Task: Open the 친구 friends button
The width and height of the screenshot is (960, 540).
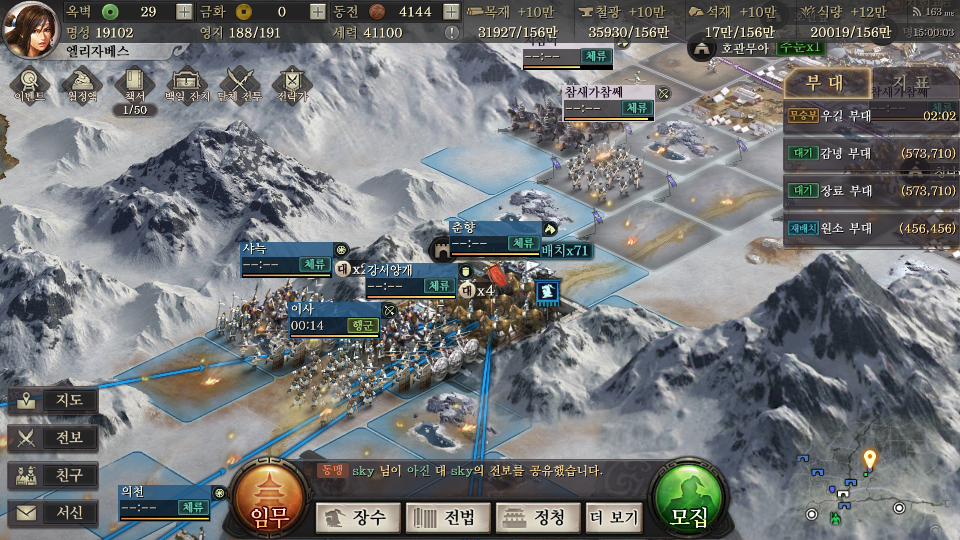Action: 54,475
